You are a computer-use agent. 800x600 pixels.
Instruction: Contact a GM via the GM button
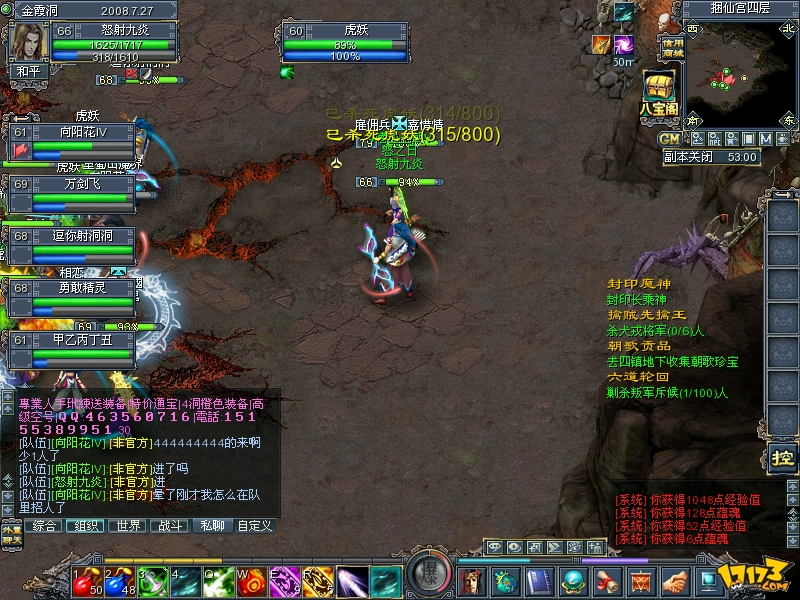coord(669,138)
